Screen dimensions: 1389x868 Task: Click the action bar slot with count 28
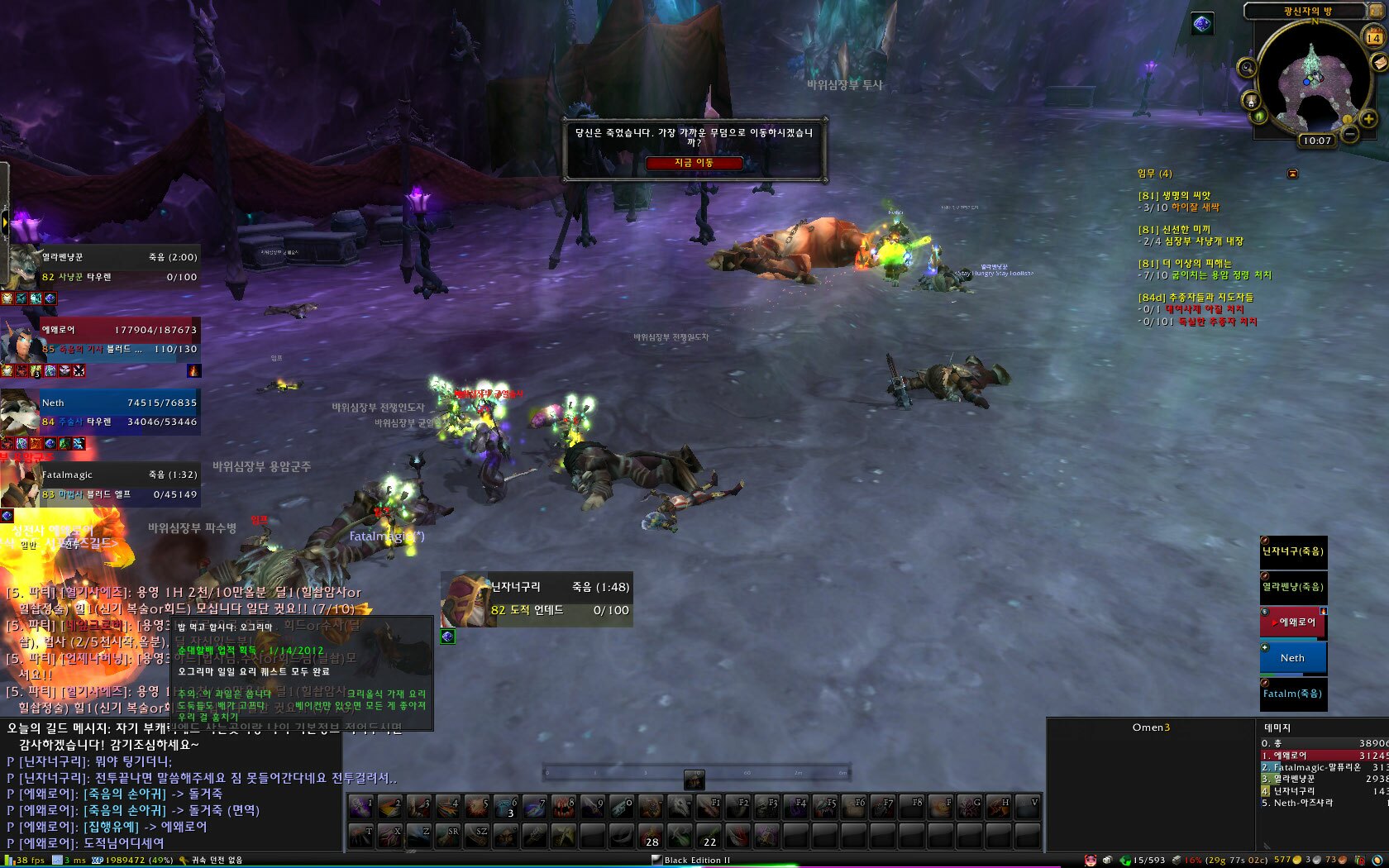(x=652, y=835)
